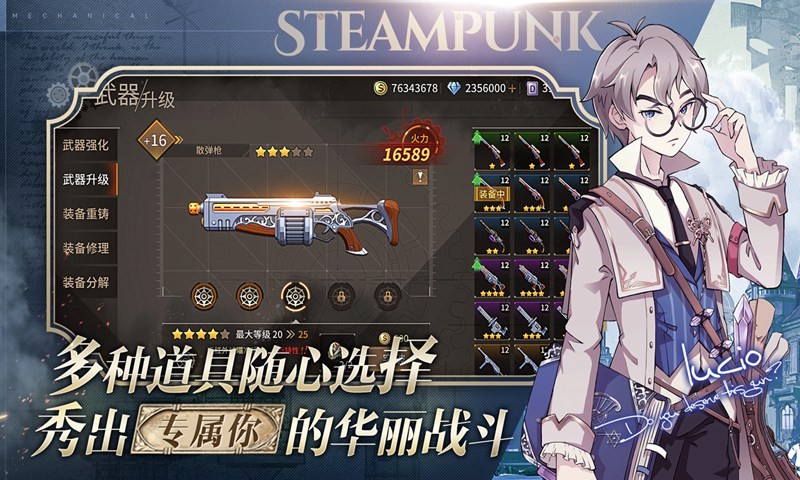The width and height of the screenshot is (800, 480).
Task: Click the first padlocked upgrade slot
Action: 340,294
